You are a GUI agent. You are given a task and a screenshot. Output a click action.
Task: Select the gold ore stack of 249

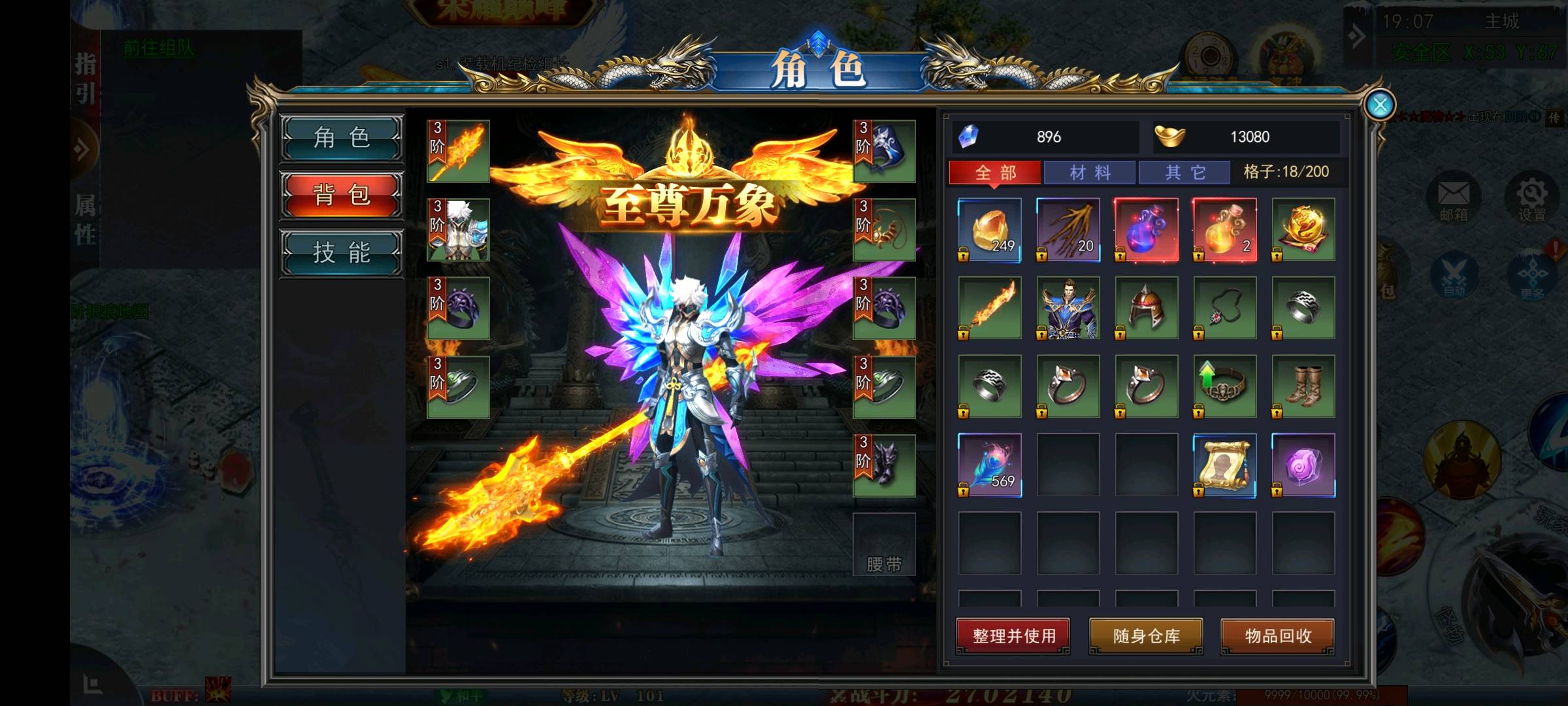tap(990, 230)
